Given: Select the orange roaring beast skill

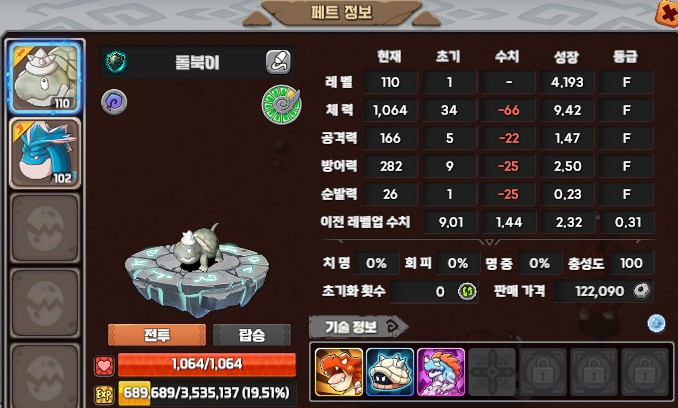Looking at the screenshot, I should pyautogui.click(x=339, y=372).
